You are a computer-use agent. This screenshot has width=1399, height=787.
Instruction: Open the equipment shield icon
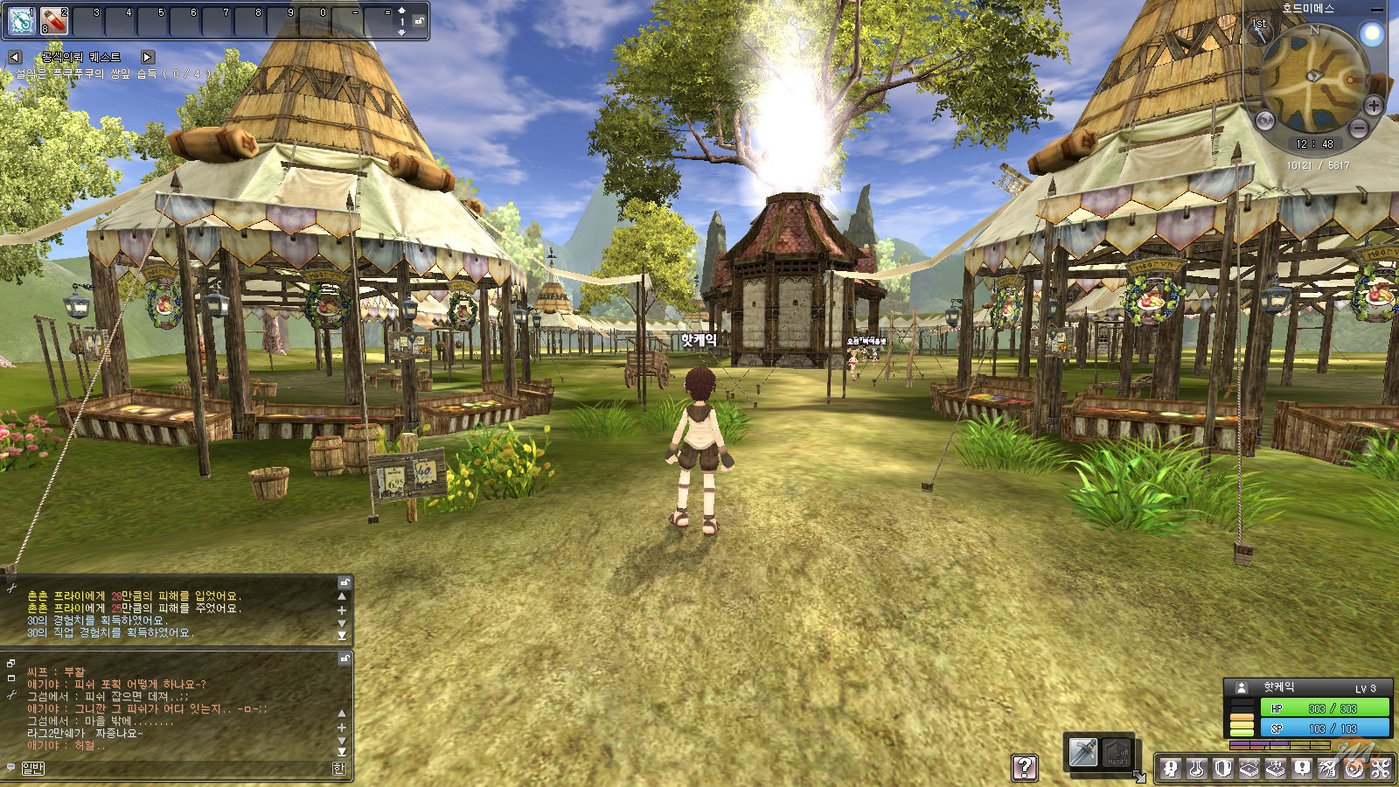1224,768
